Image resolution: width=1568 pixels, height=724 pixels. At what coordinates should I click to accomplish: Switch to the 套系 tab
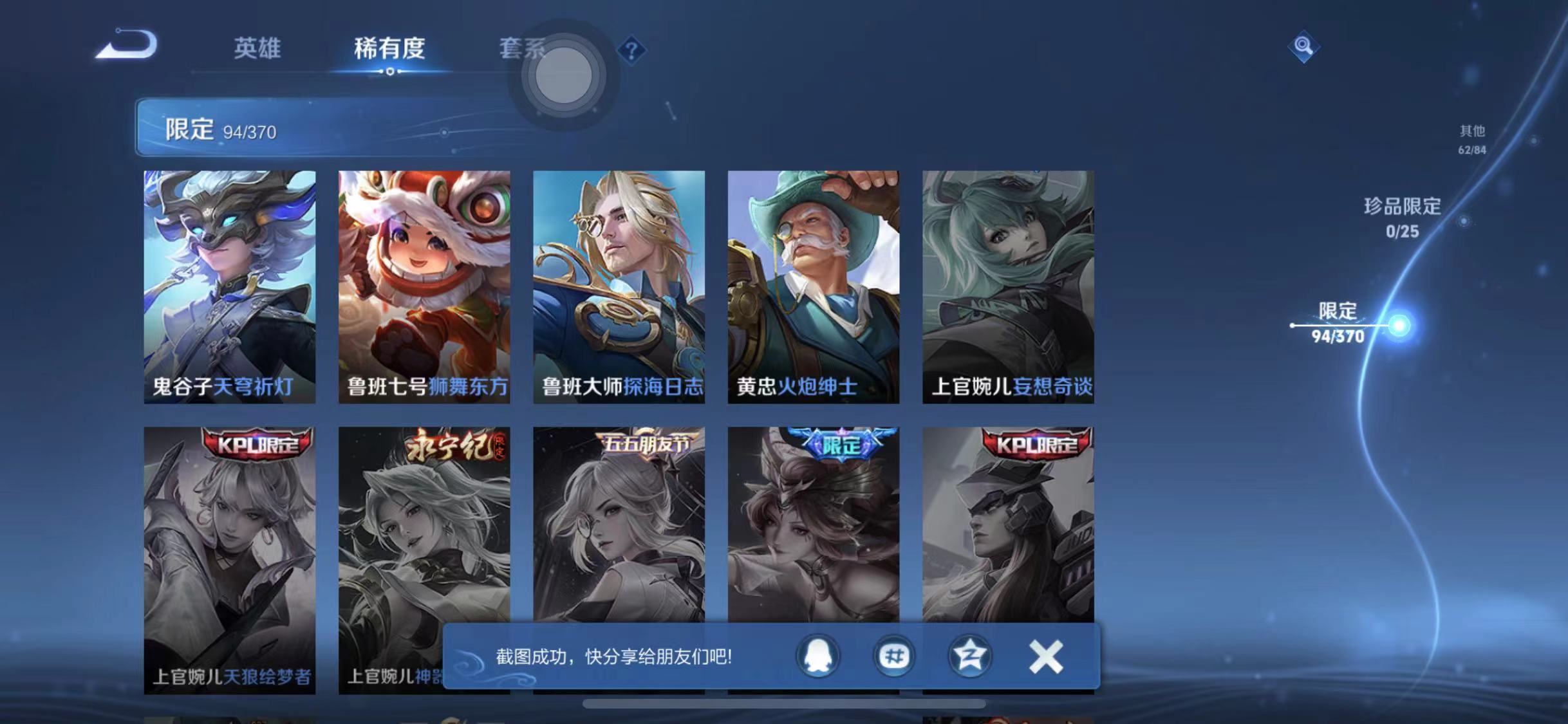click(x=523, y=50)
